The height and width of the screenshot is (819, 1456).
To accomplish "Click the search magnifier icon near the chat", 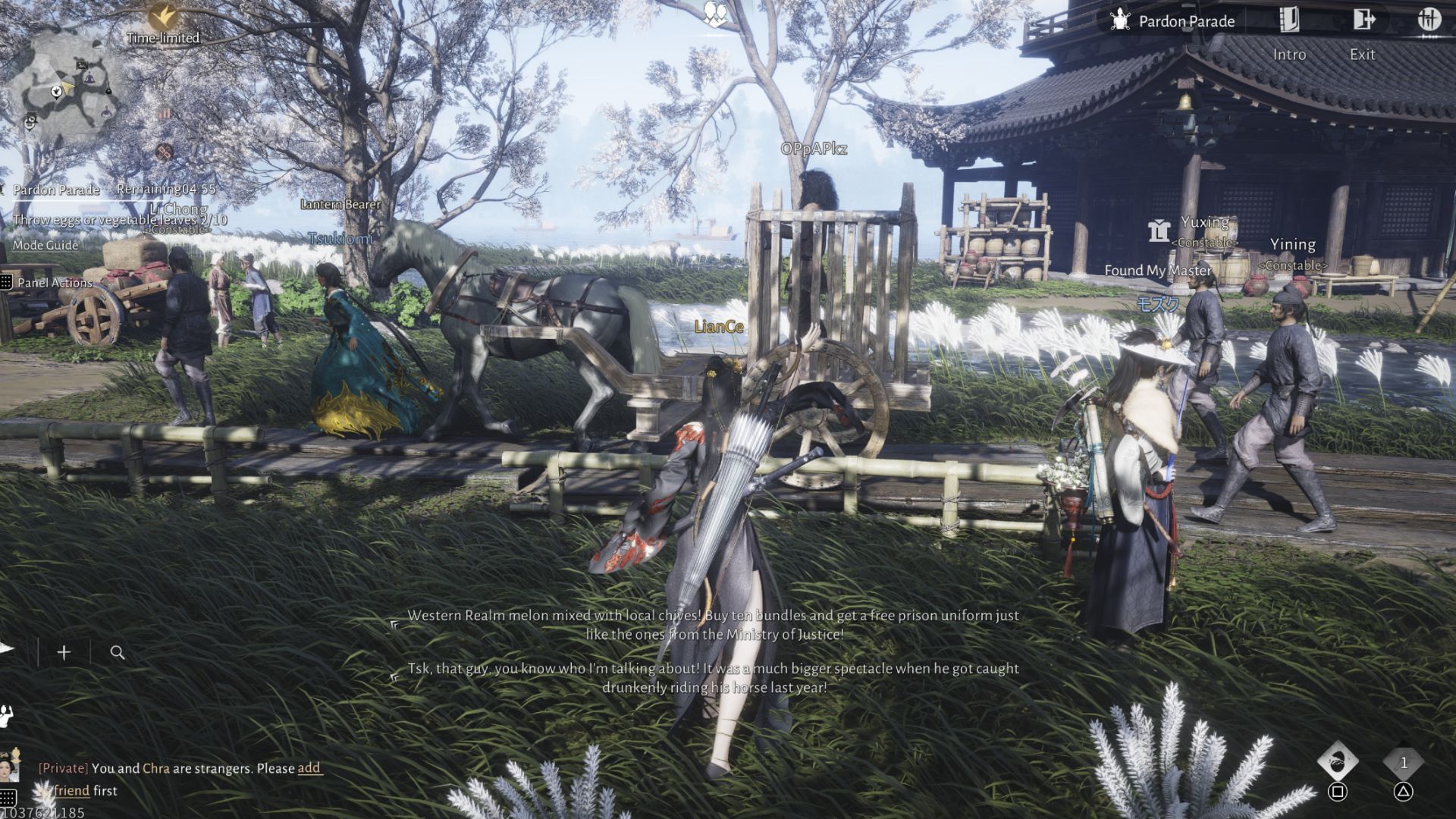I will point(115,652).
